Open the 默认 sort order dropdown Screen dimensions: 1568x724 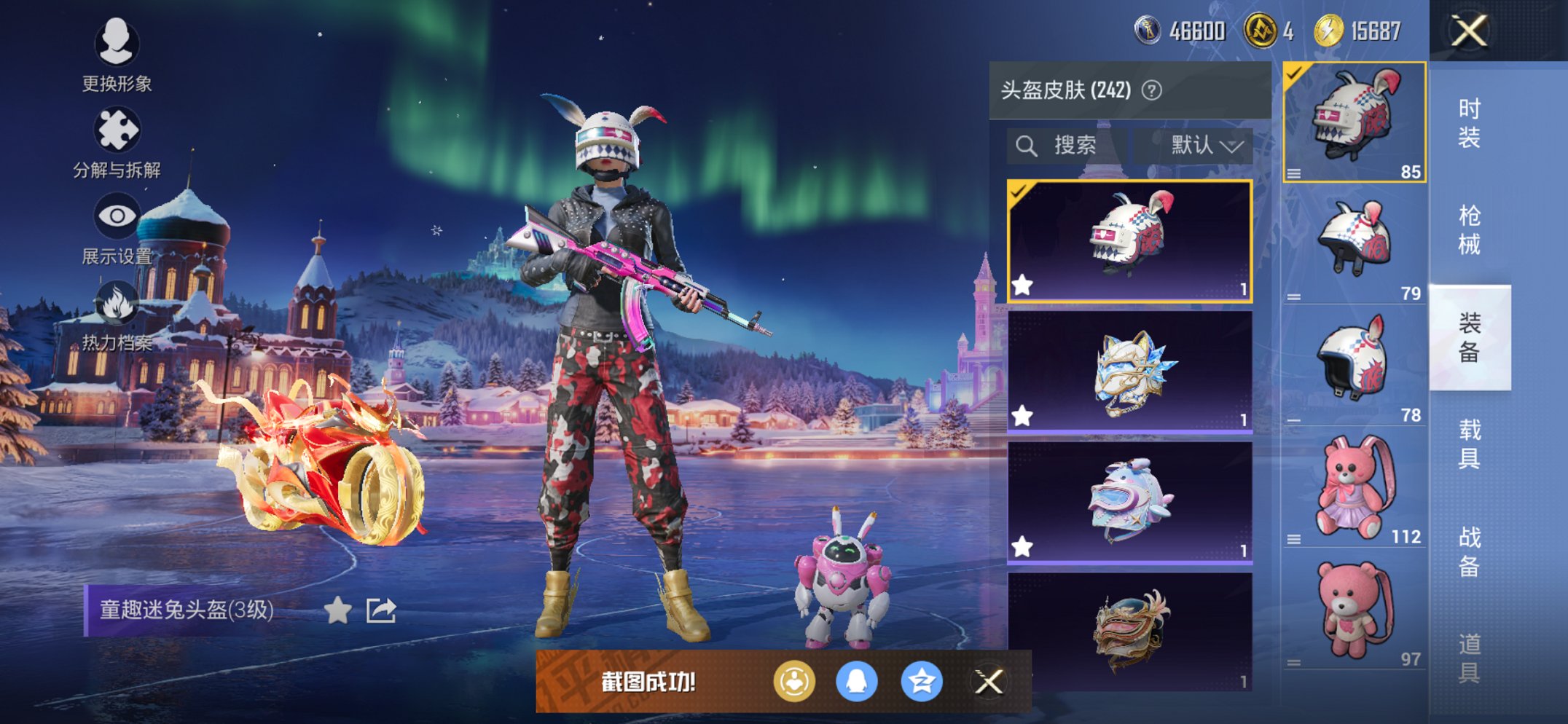click(x=1196, y=144)
